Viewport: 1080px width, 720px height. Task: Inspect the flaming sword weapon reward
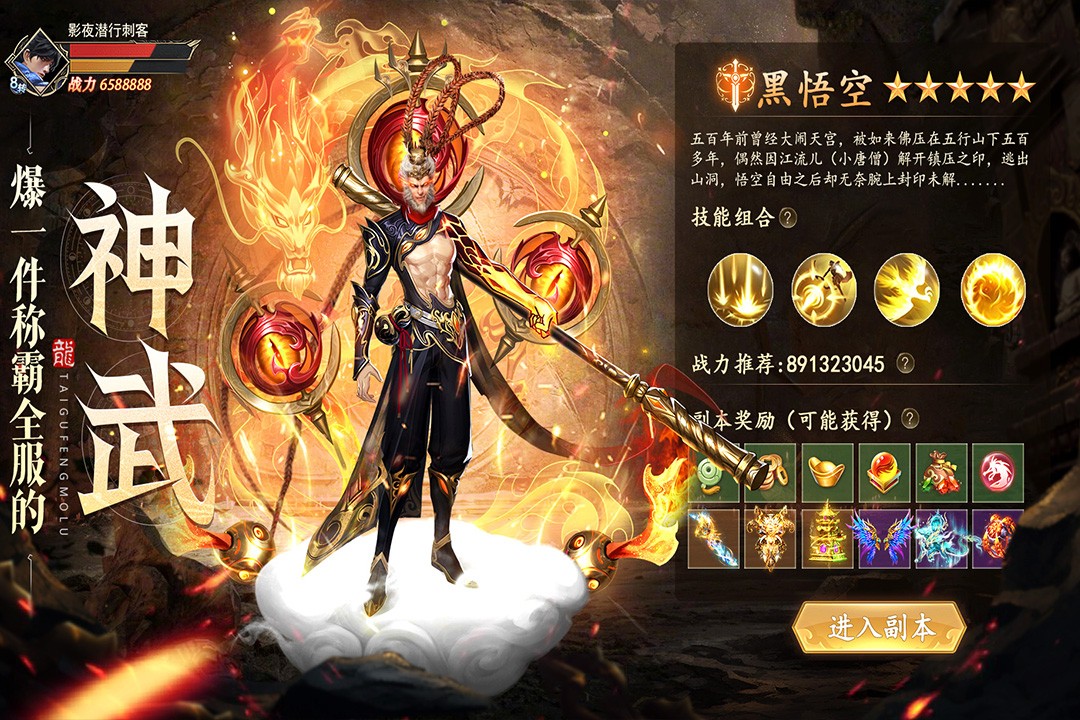[x=713, y=539]
